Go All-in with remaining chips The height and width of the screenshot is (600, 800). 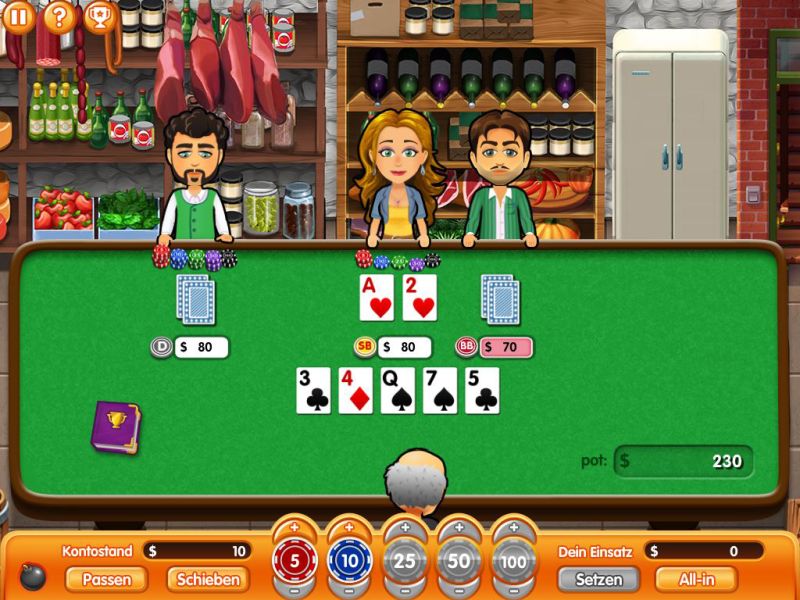point(695,579)
